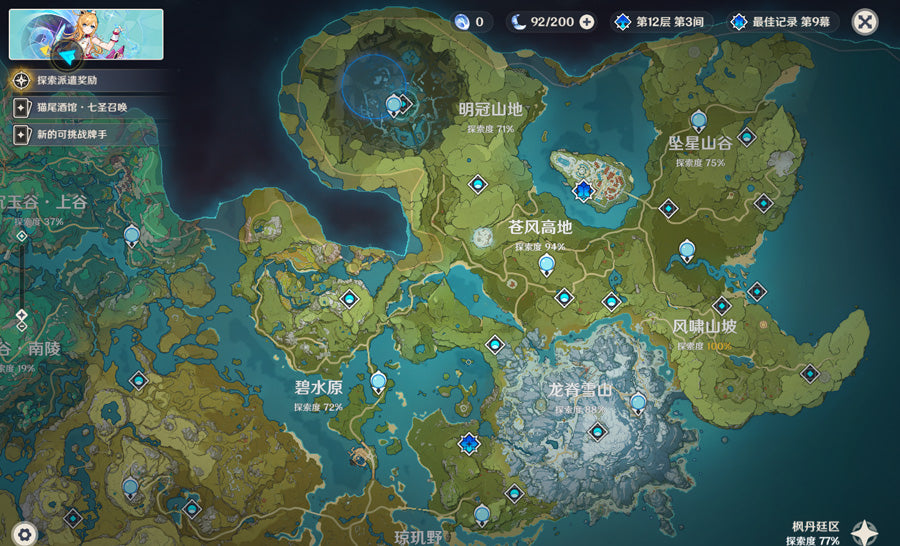
Task: Select the statue marker inside the blue circle
Action: tap(394, 104)
